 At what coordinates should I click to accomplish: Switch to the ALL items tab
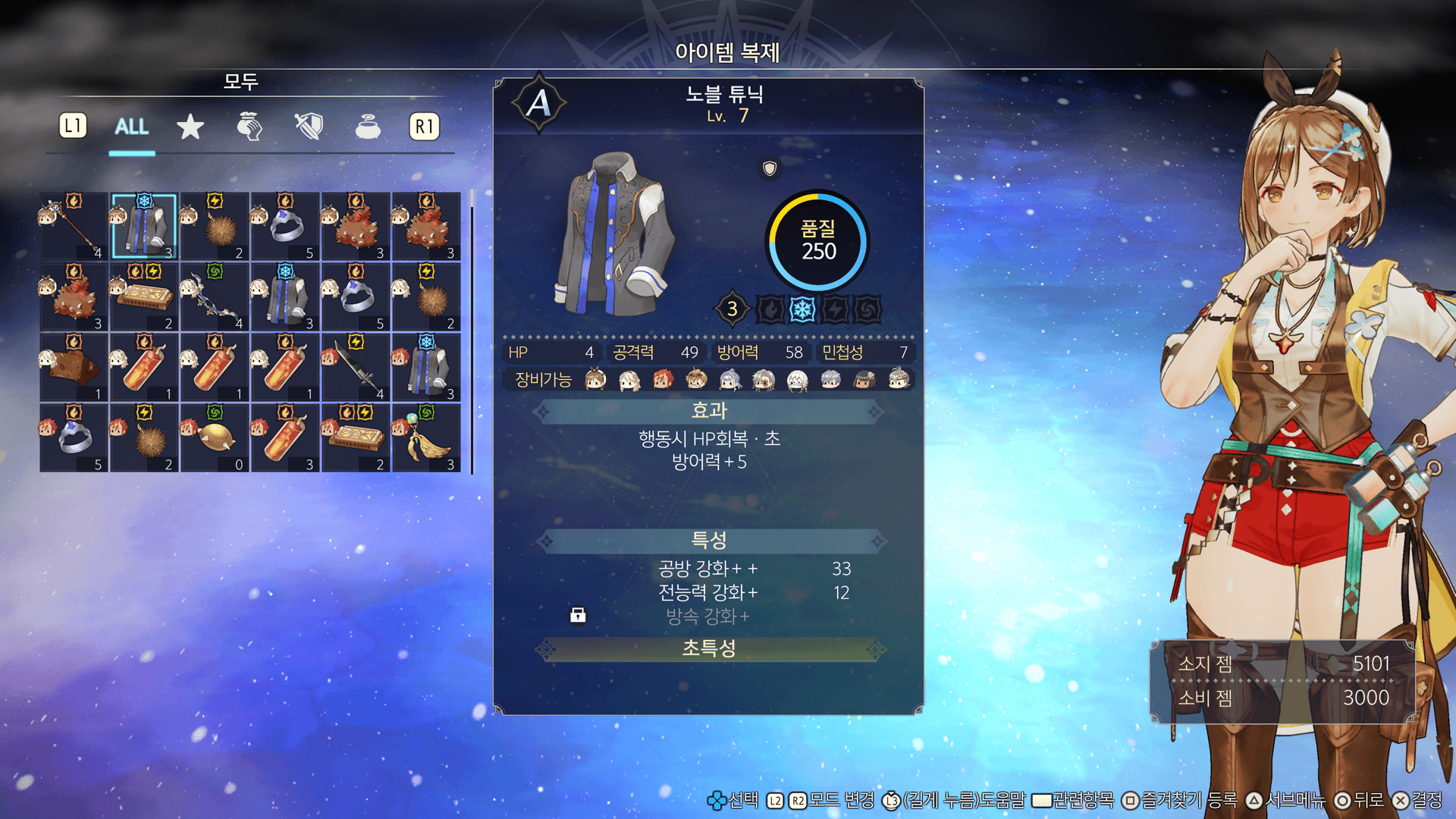pyautogui.click(x=131, y=127)
